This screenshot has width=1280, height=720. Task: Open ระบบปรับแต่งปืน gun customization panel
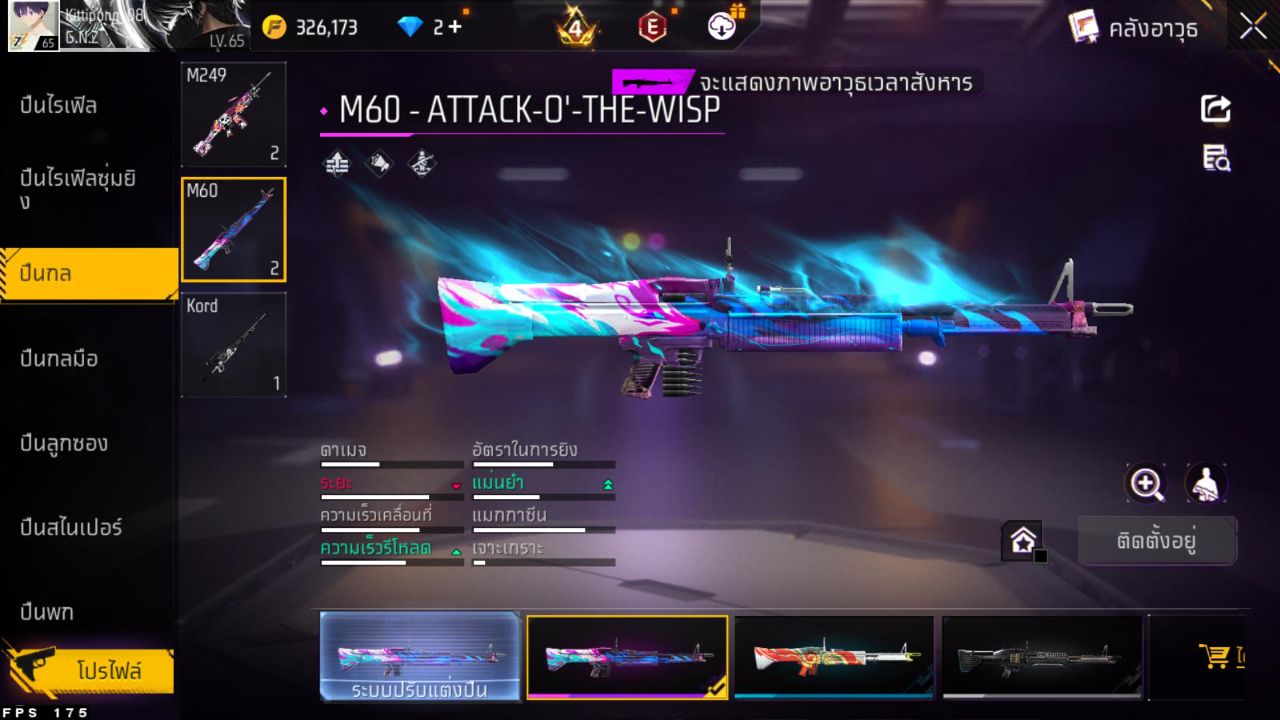pos(420,657)
